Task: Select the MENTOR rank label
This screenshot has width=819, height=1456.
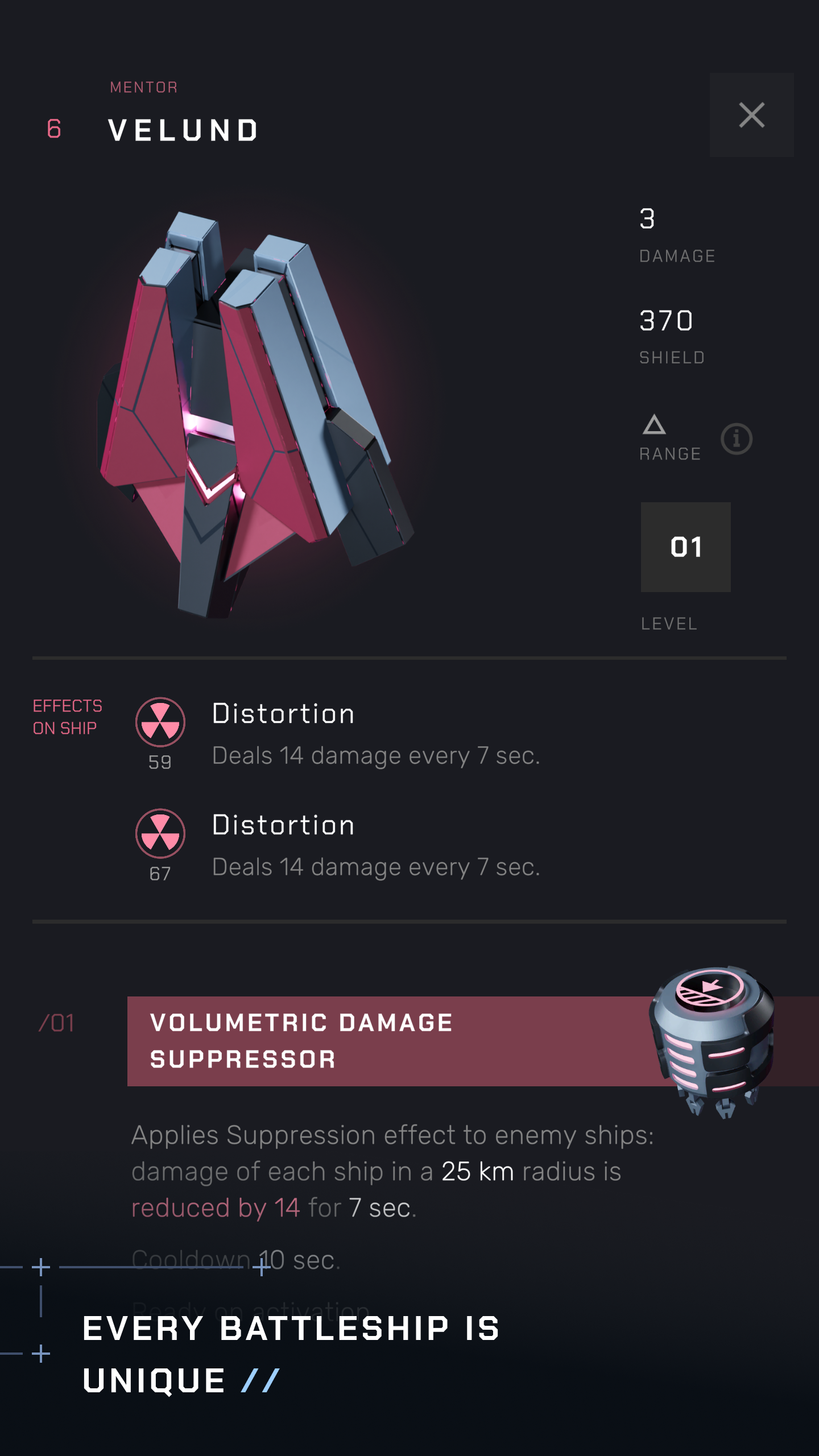Action: 143,86
